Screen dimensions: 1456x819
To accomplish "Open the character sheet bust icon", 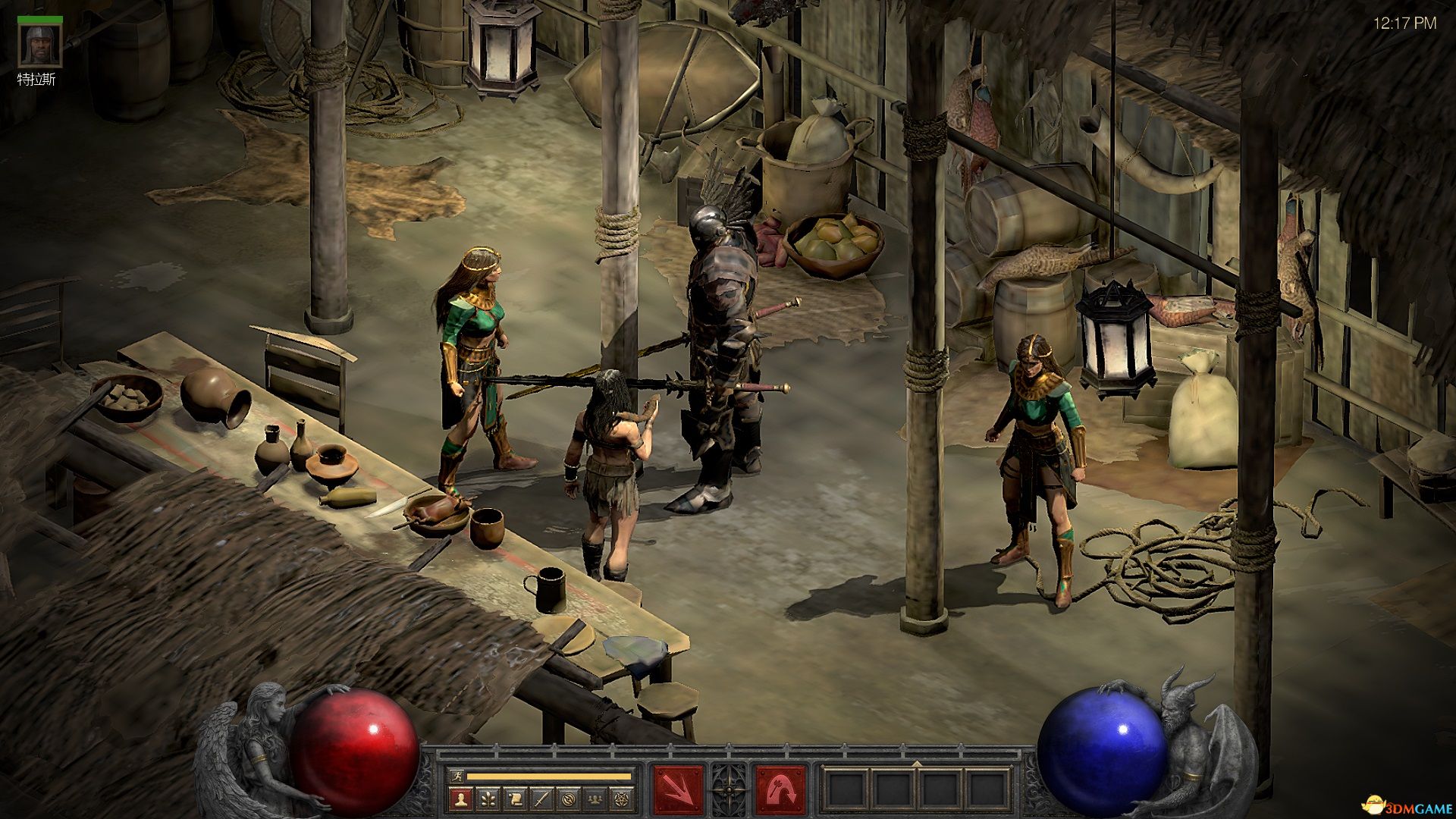I will 460,799.
